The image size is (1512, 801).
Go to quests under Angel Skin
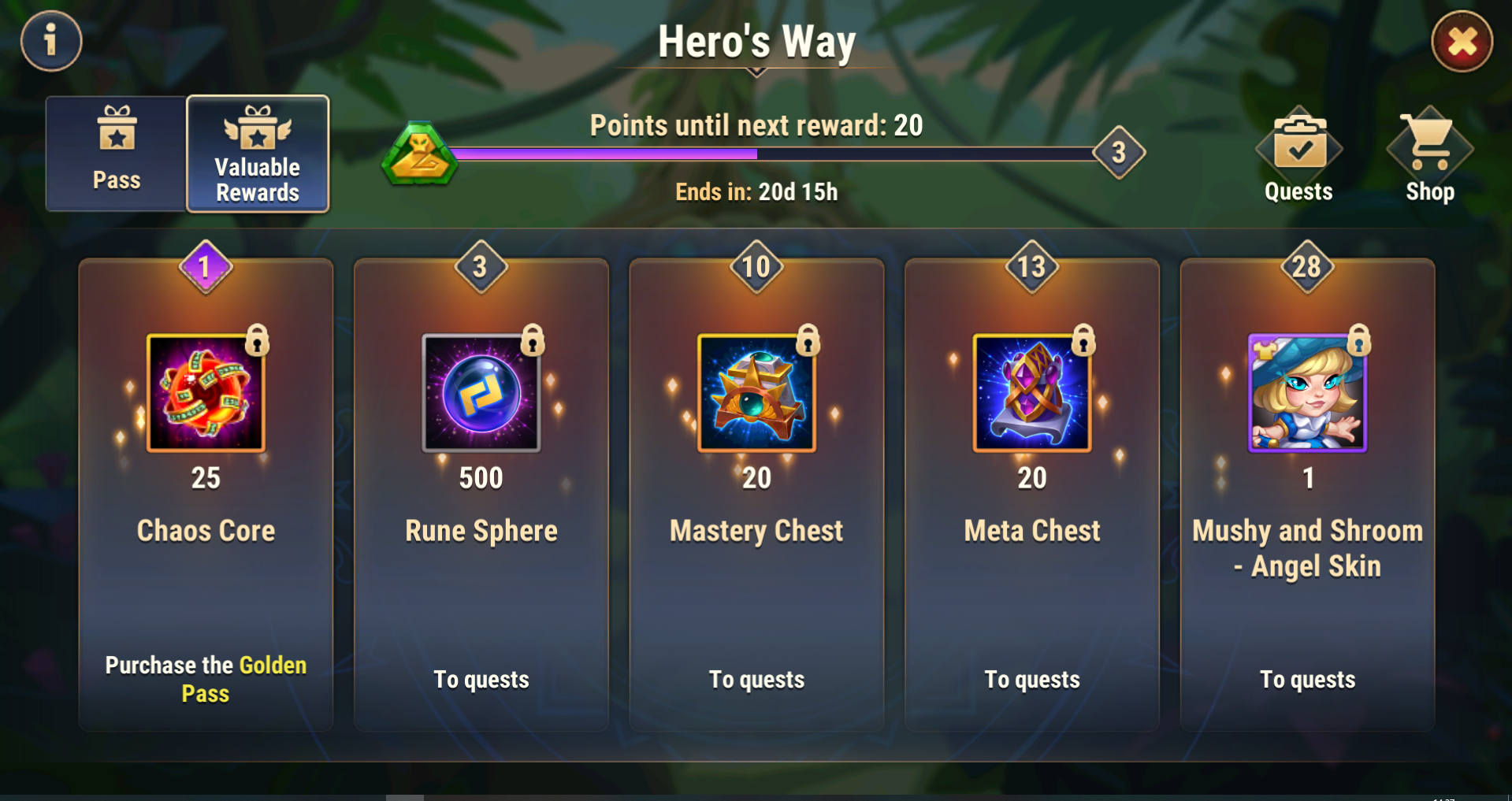tap(1307, 679)
